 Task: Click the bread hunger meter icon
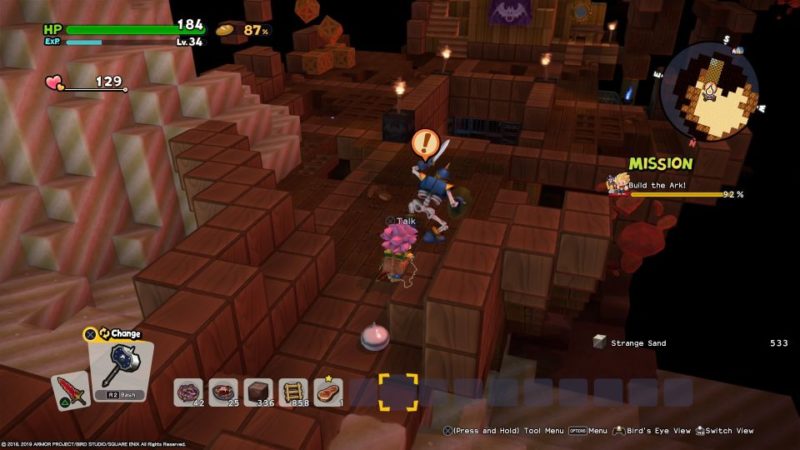coord(226,30)
